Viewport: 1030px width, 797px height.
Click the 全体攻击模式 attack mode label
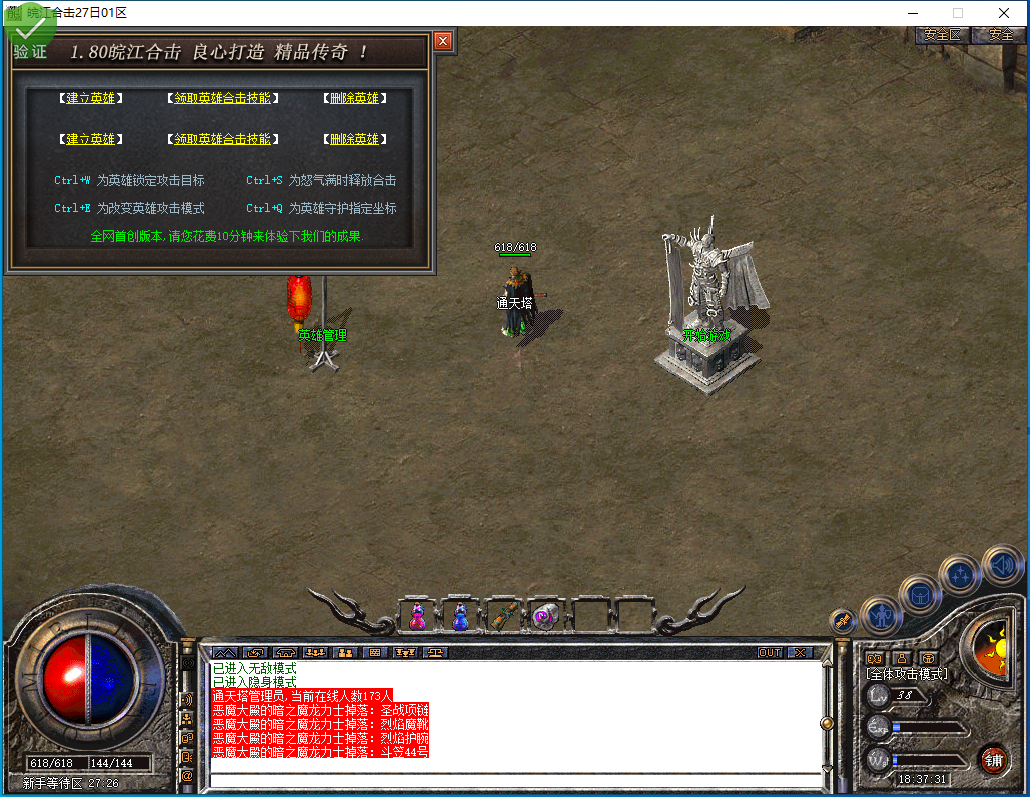907,674
